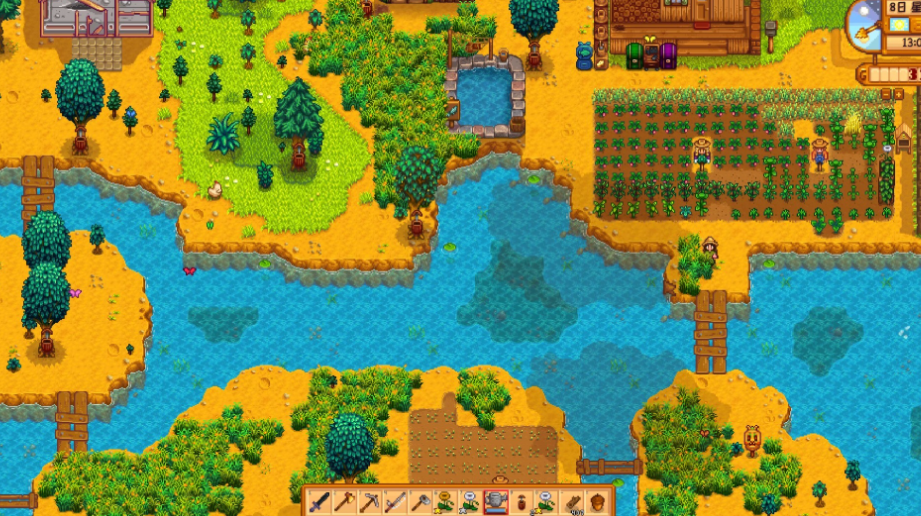The width and height of the screenshot is (921, 516).
Task: Select the wood stack in the toolbar
Action: click(572, 501)
